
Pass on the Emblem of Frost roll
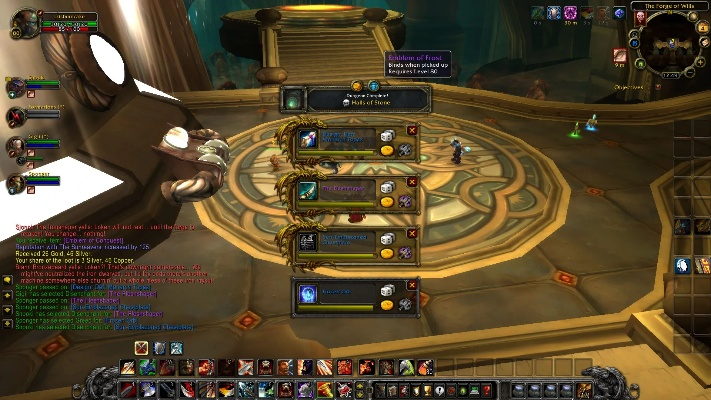[412, 282]
